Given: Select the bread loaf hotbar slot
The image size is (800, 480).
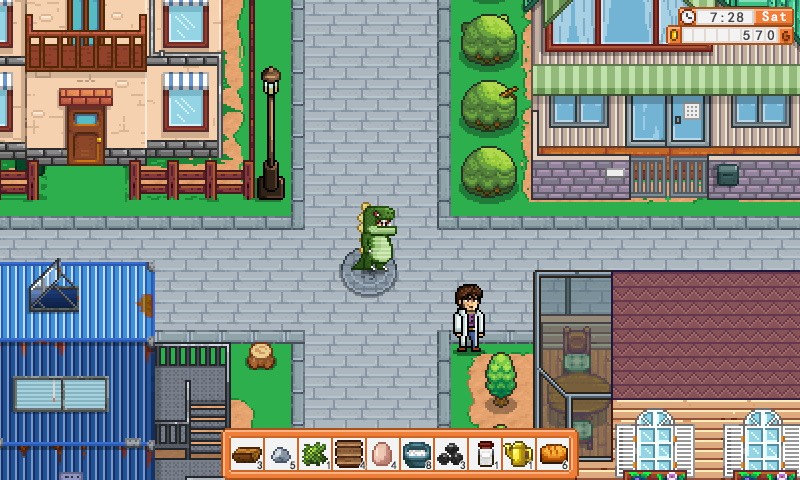Looking at the screenshot, I should coord(553,454).
